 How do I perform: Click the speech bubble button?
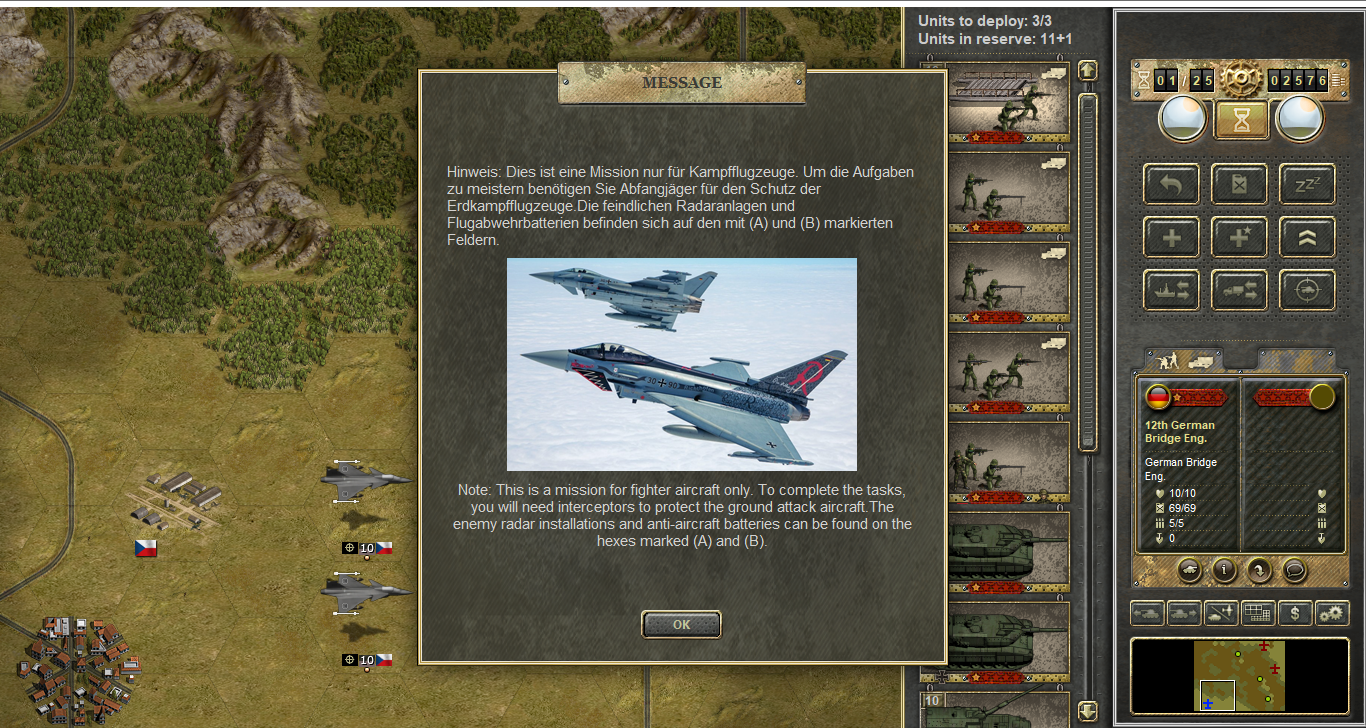tap(1294, 570)
